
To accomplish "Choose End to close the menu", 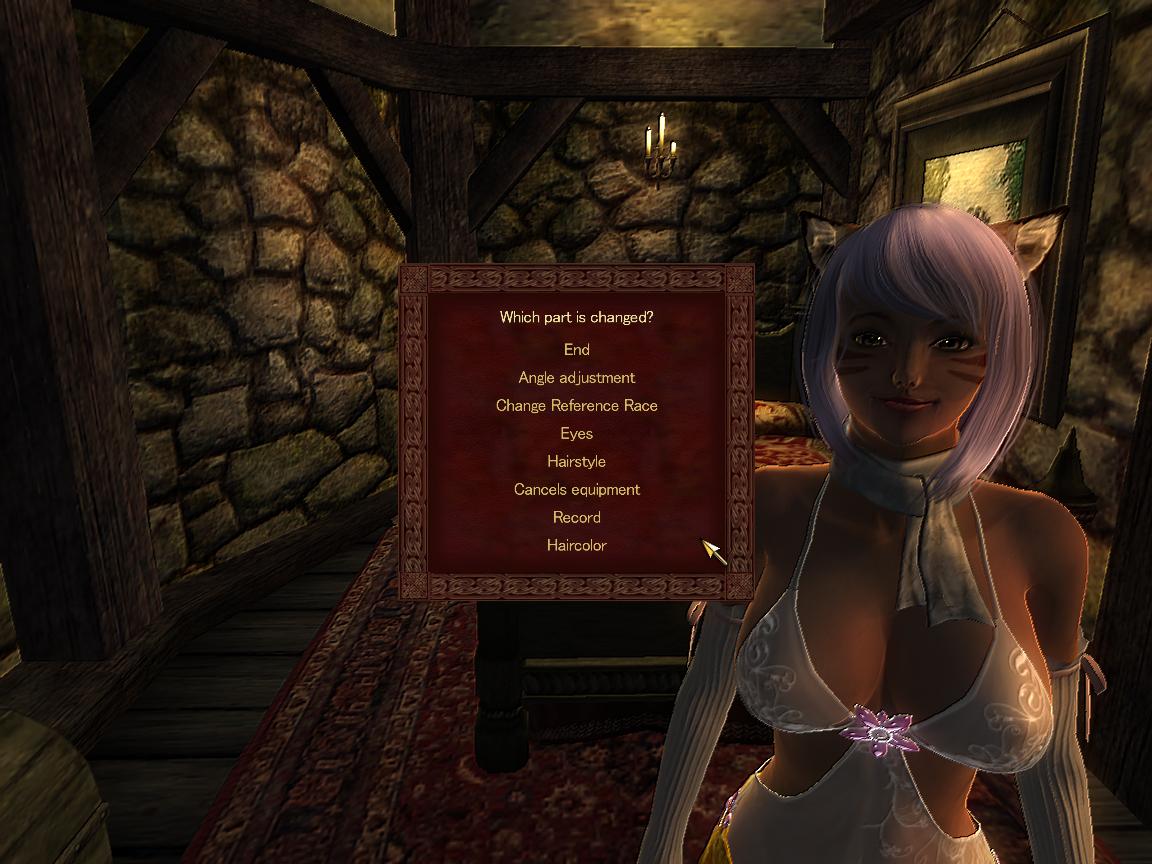I will [576, 350].
